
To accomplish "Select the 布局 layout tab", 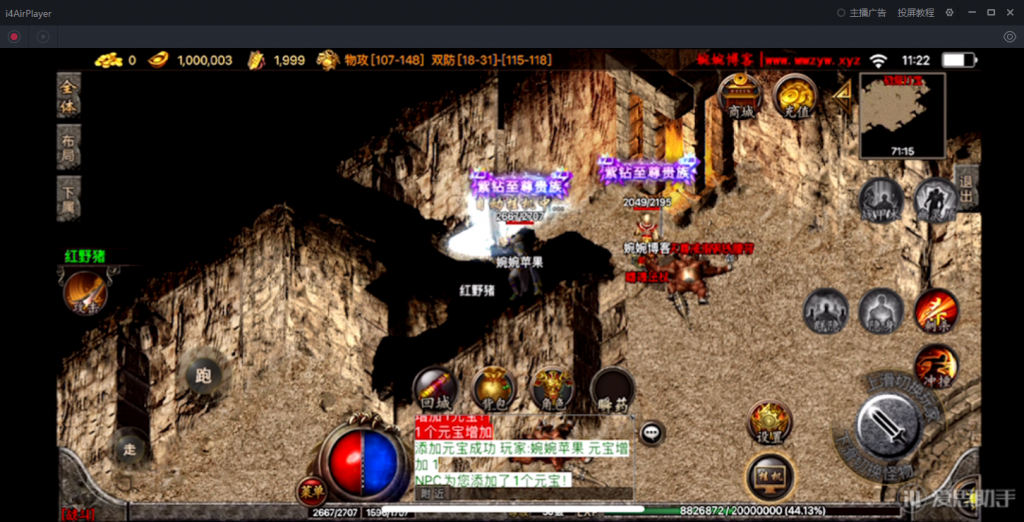I will [68, 145].
